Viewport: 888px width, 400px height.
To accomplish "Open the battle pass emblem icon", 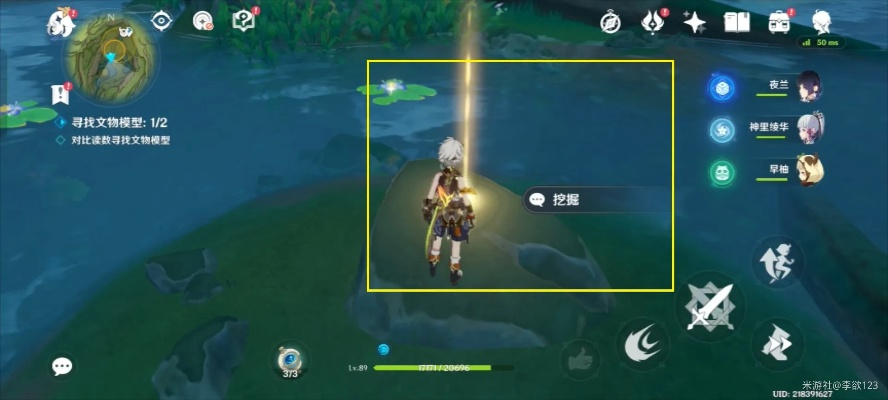I will coord(653,21).
